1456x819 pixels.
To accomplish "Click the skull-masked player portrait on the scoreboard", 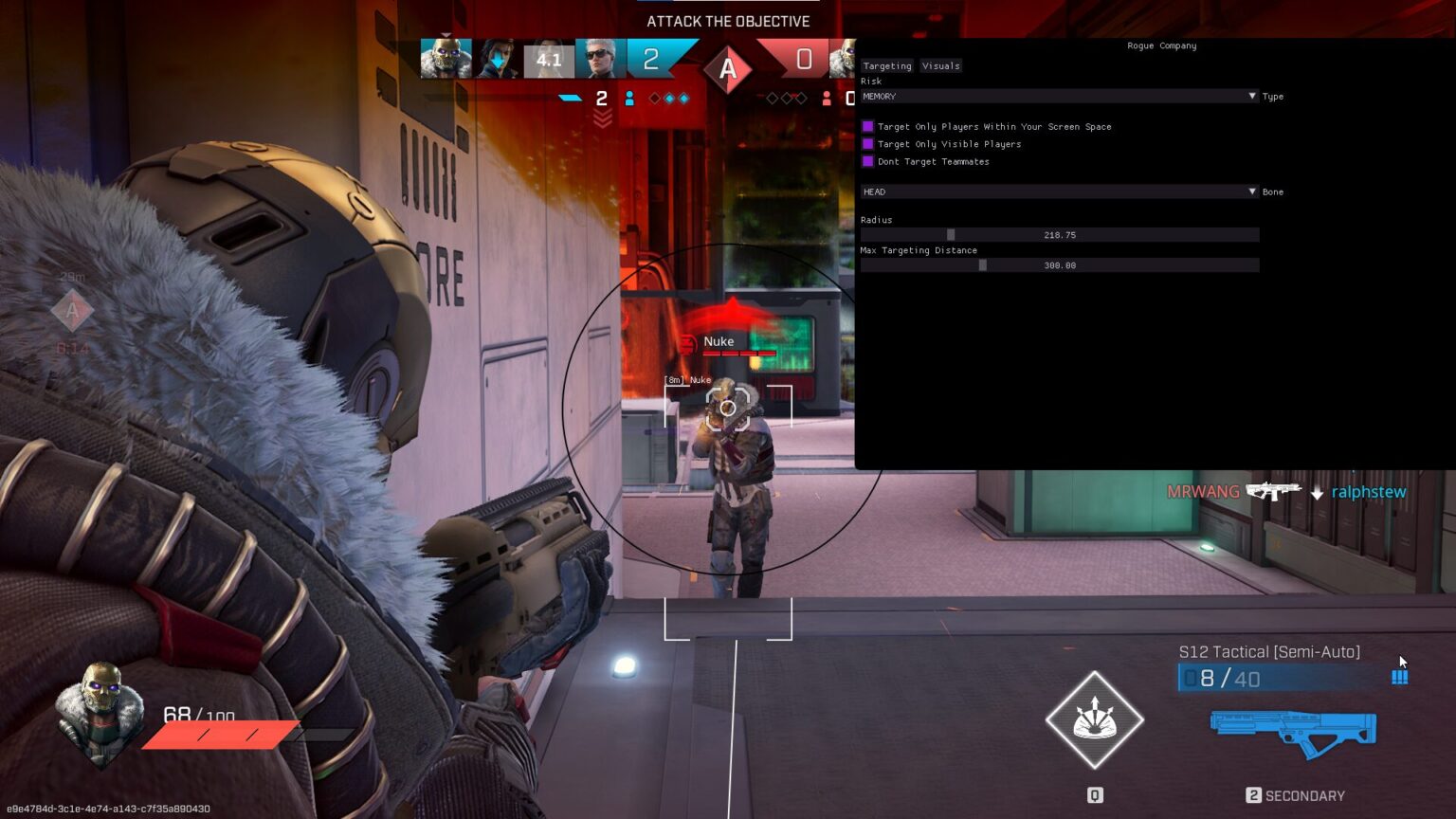I will coord(446,57).
